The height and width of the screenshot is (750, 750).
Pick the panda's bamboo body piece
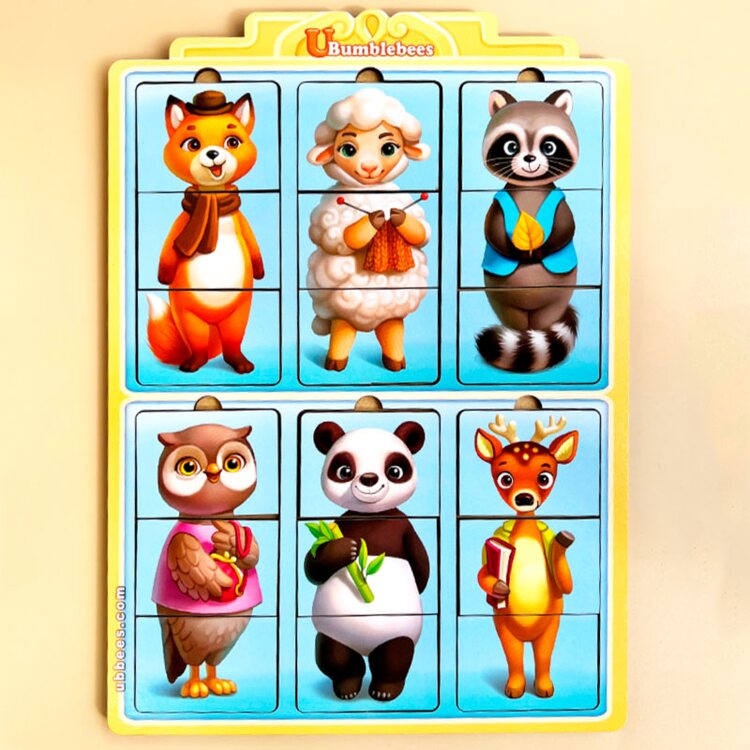369,566
